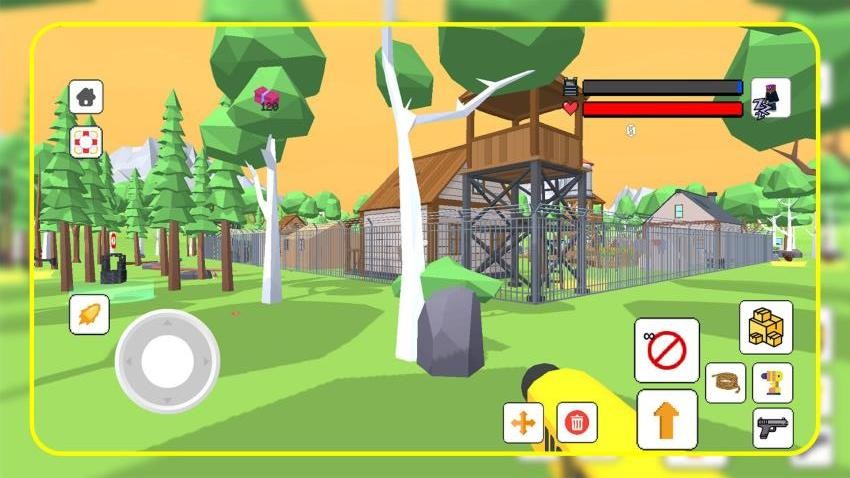Choose the yellow power drill tool
The height and width of the screenshot is (478, 850).
pyautogui.click(x=772, y=383)
